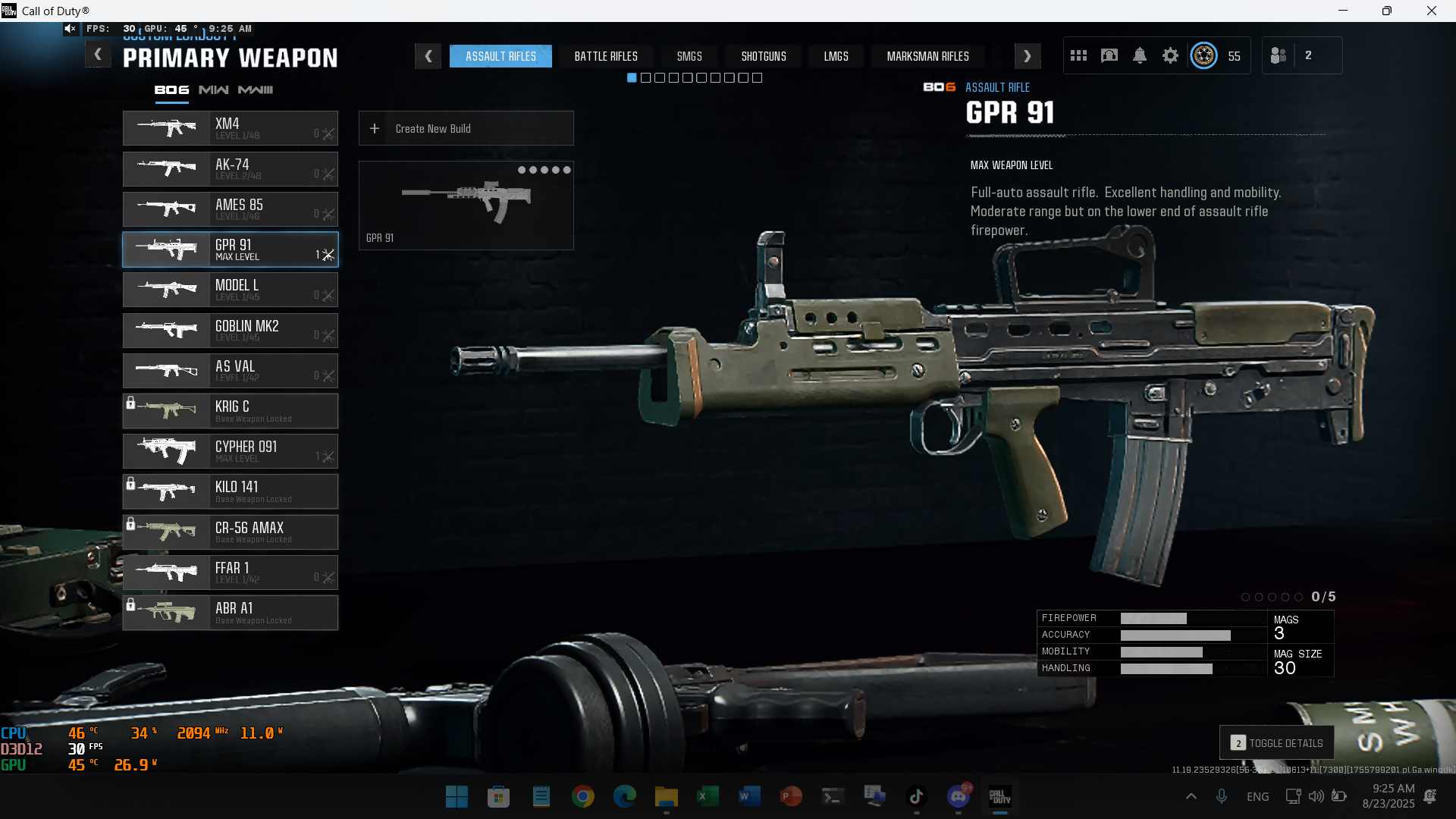Open the GPR 91 build thumbnail
1456x819 pixels.
tap(466, 206)
